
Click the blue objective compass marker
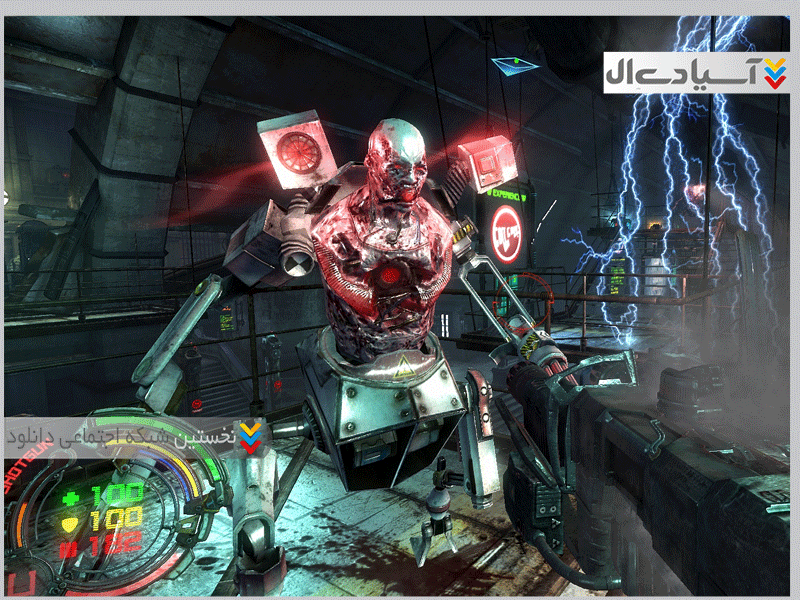coord(514,65)
